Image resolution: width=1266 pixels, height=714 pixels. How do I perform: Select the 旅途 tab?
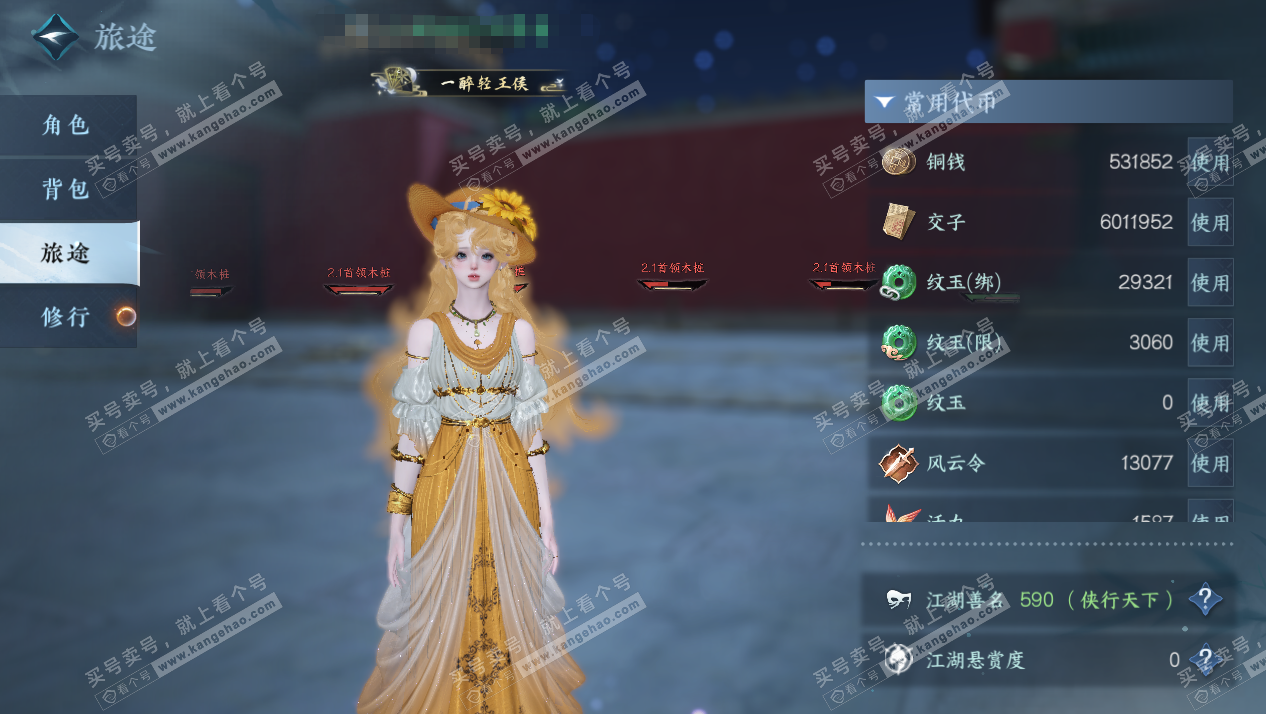[x=67, y=253]
